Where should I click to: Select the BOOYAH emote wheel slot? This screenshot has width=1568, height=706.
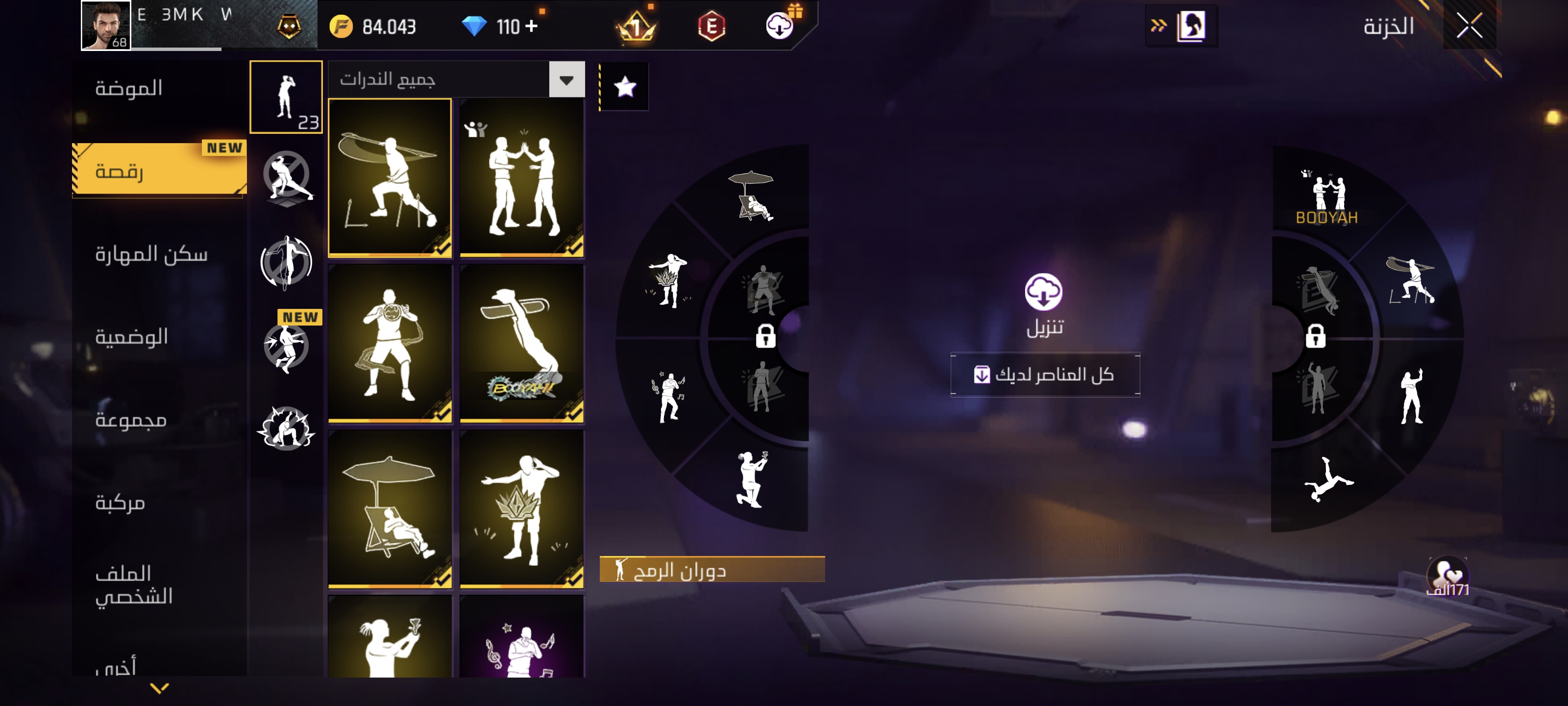point(1326,198)
